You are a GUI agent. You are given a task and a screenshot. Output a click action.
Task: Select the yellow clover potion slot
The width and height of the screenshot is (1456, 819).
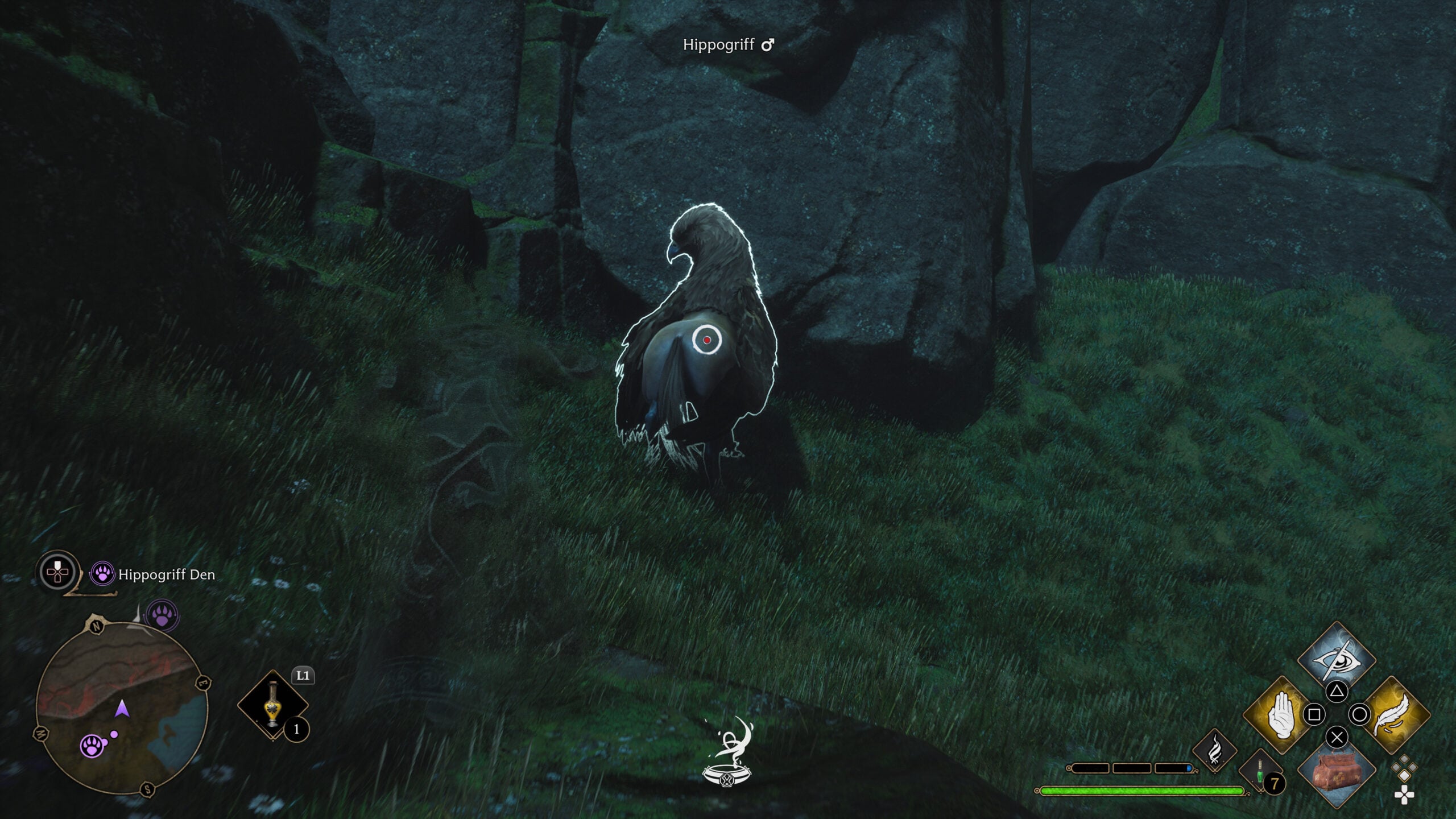(x=273, y=706)
